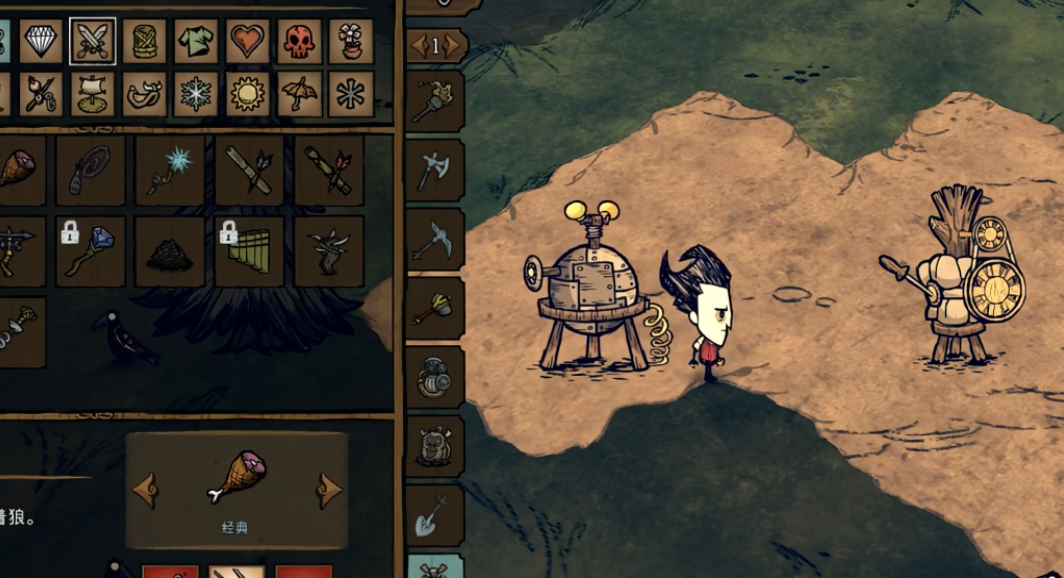
Task: Select the pickaxe in the pinned bar
Action: (x=435, y=240)
